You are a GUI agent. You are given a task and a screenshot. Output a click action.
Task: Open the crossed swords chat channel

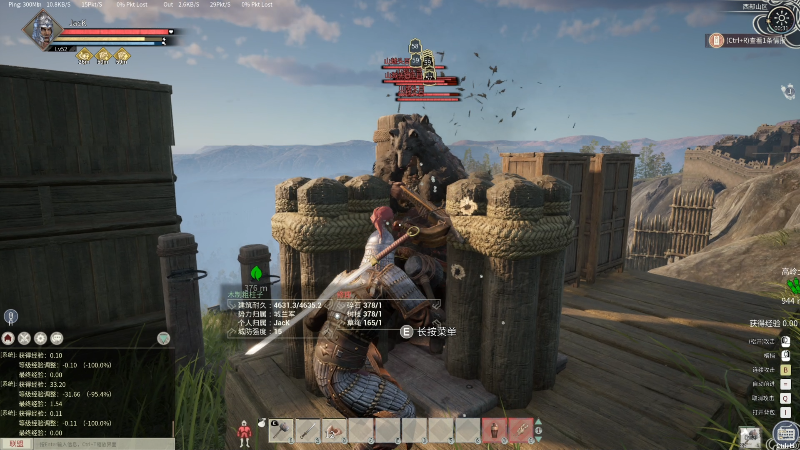tap(25, 338)
